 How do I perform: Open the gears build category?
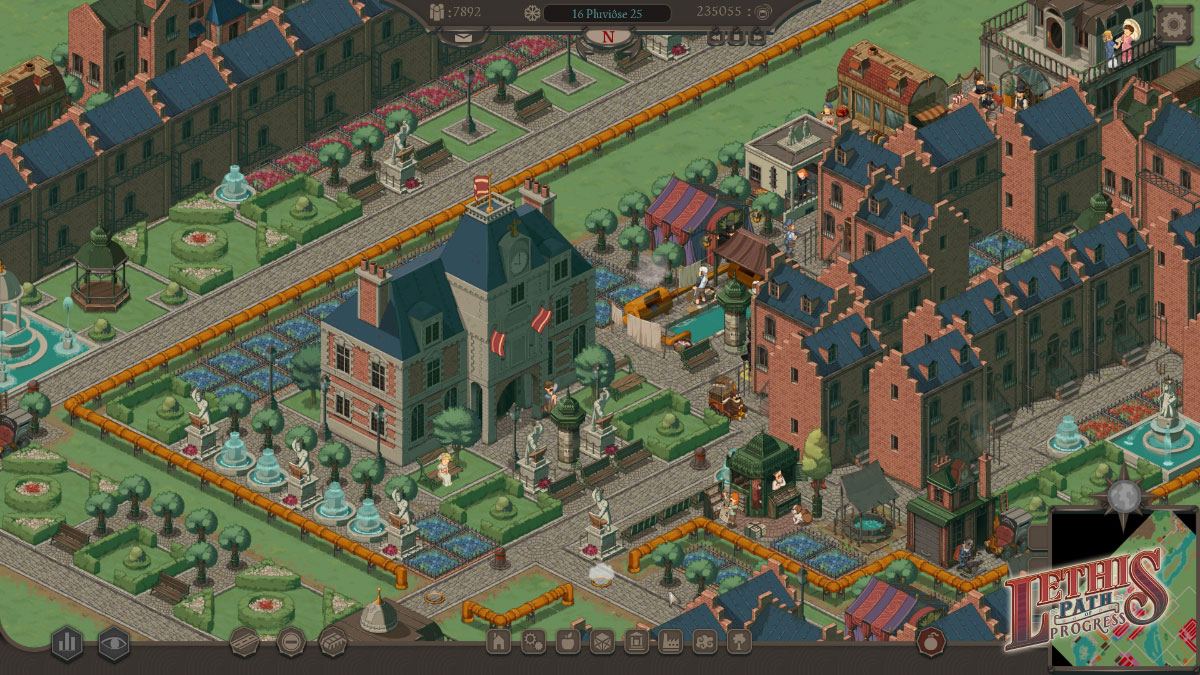click(533, 642)
